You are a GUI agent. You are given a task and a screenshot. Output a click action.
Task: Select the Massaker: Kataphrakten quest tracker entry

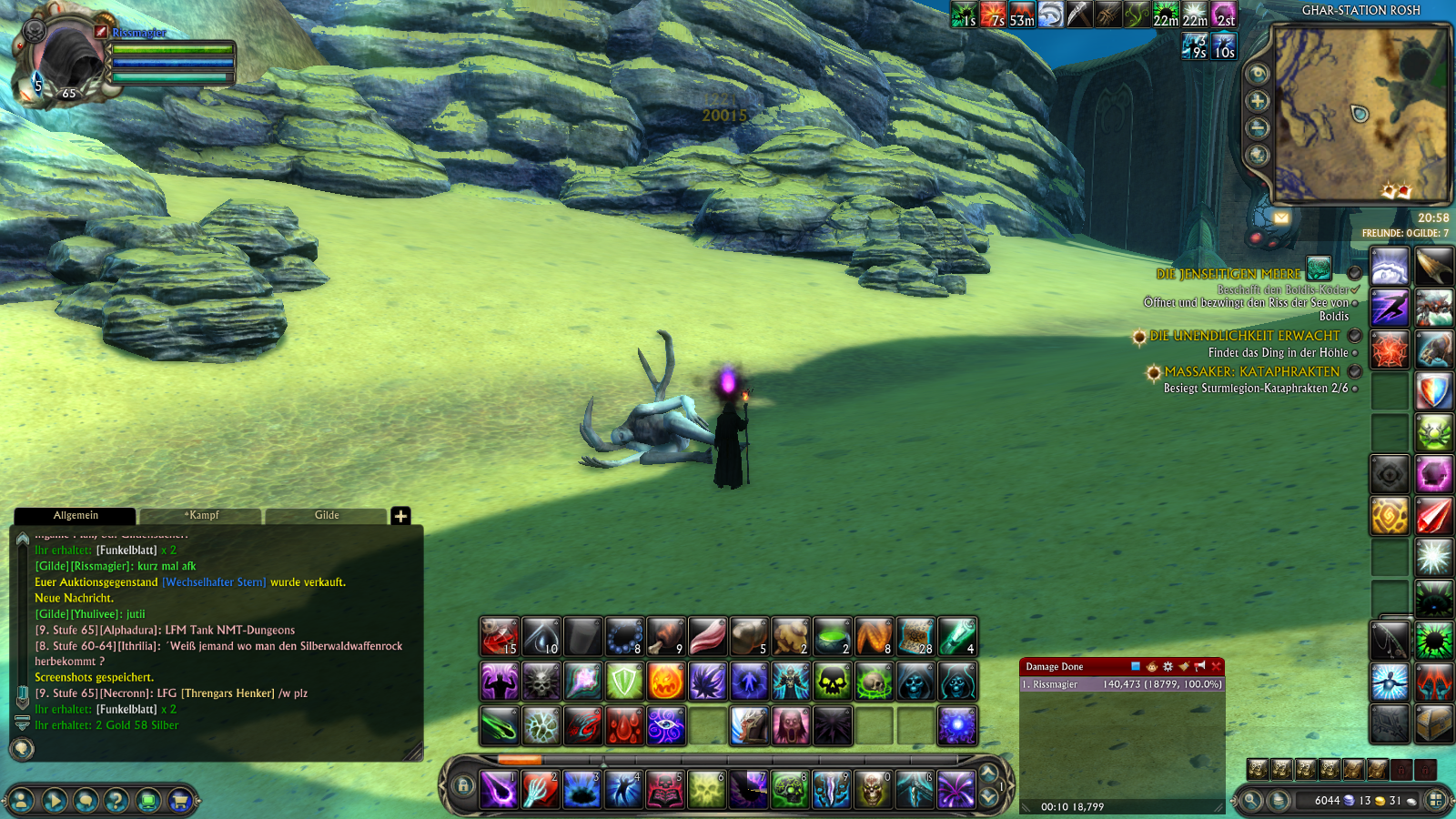point(1252,372)
